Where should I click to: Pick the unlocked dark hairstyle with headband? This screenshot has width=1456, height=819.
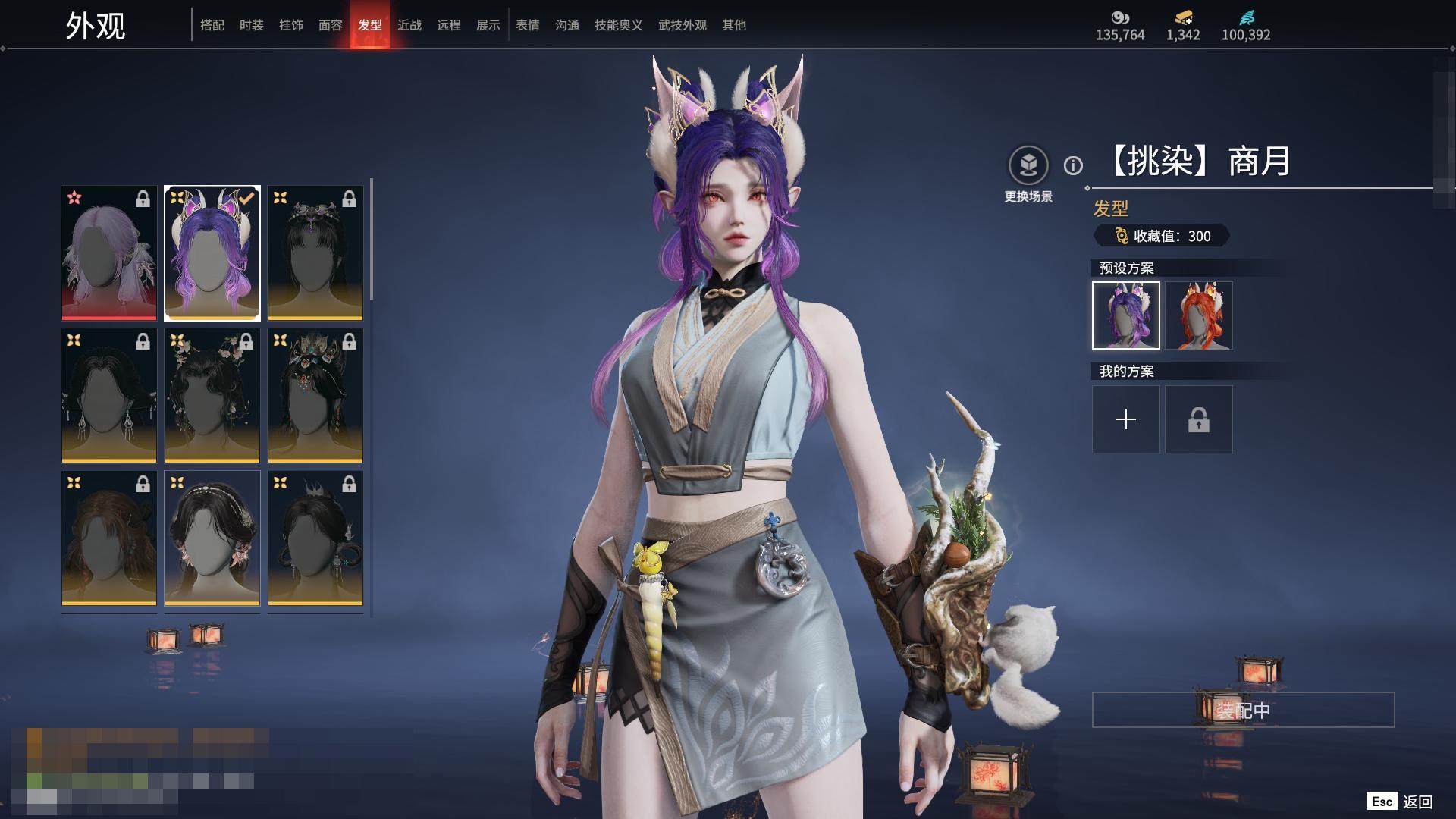click(212, 538)
